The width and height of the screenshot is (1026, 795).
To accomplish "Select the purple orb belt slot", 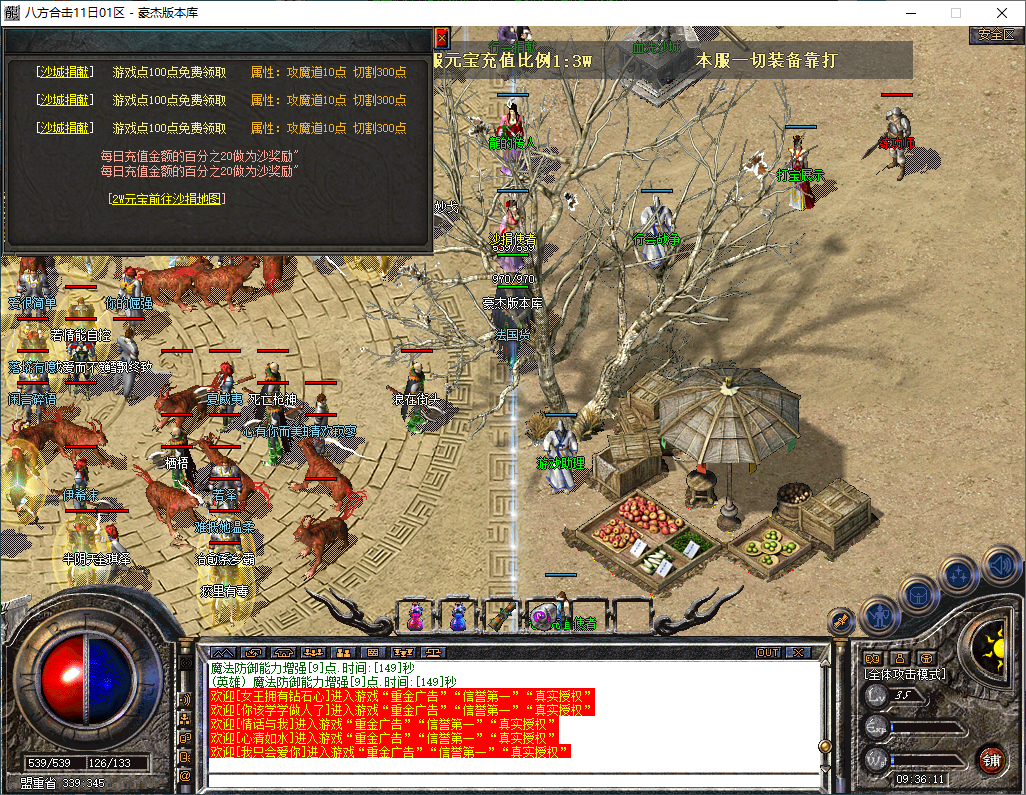I will point(543,614).
